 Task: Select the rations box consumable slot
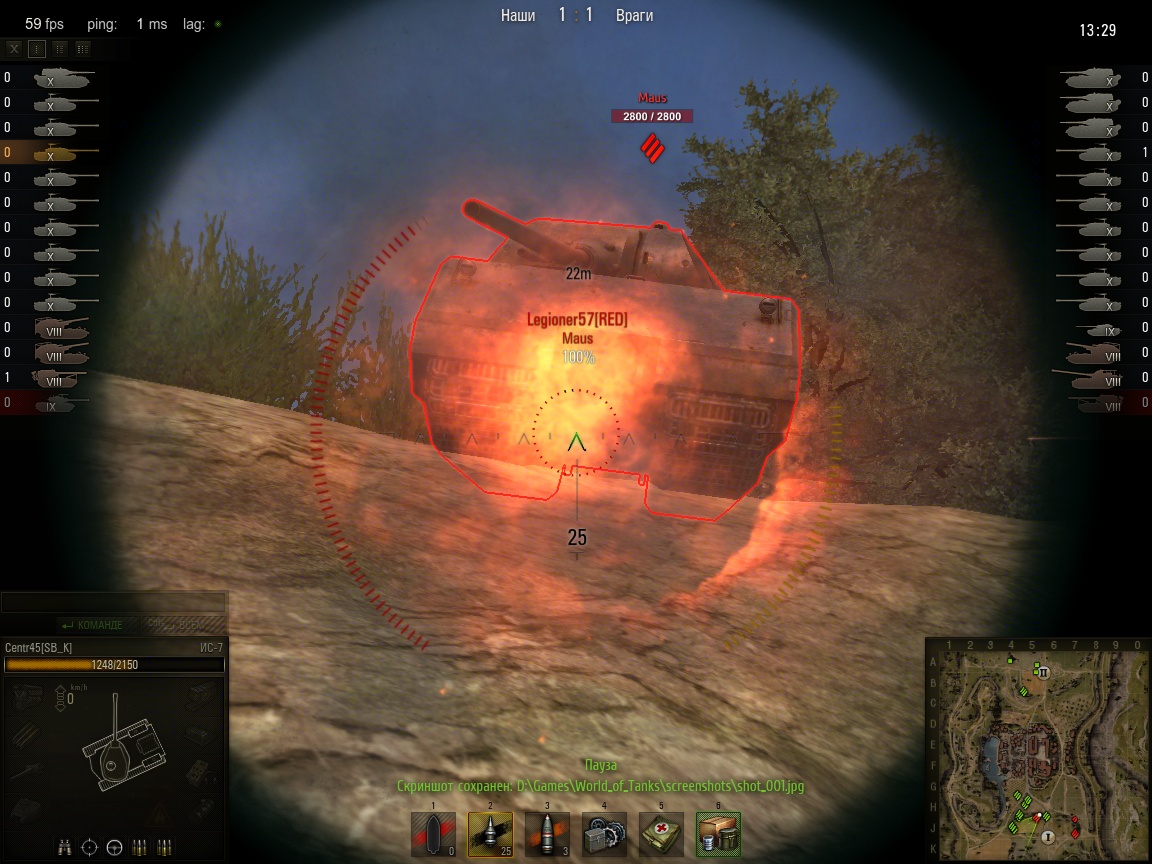click(718, 834)
